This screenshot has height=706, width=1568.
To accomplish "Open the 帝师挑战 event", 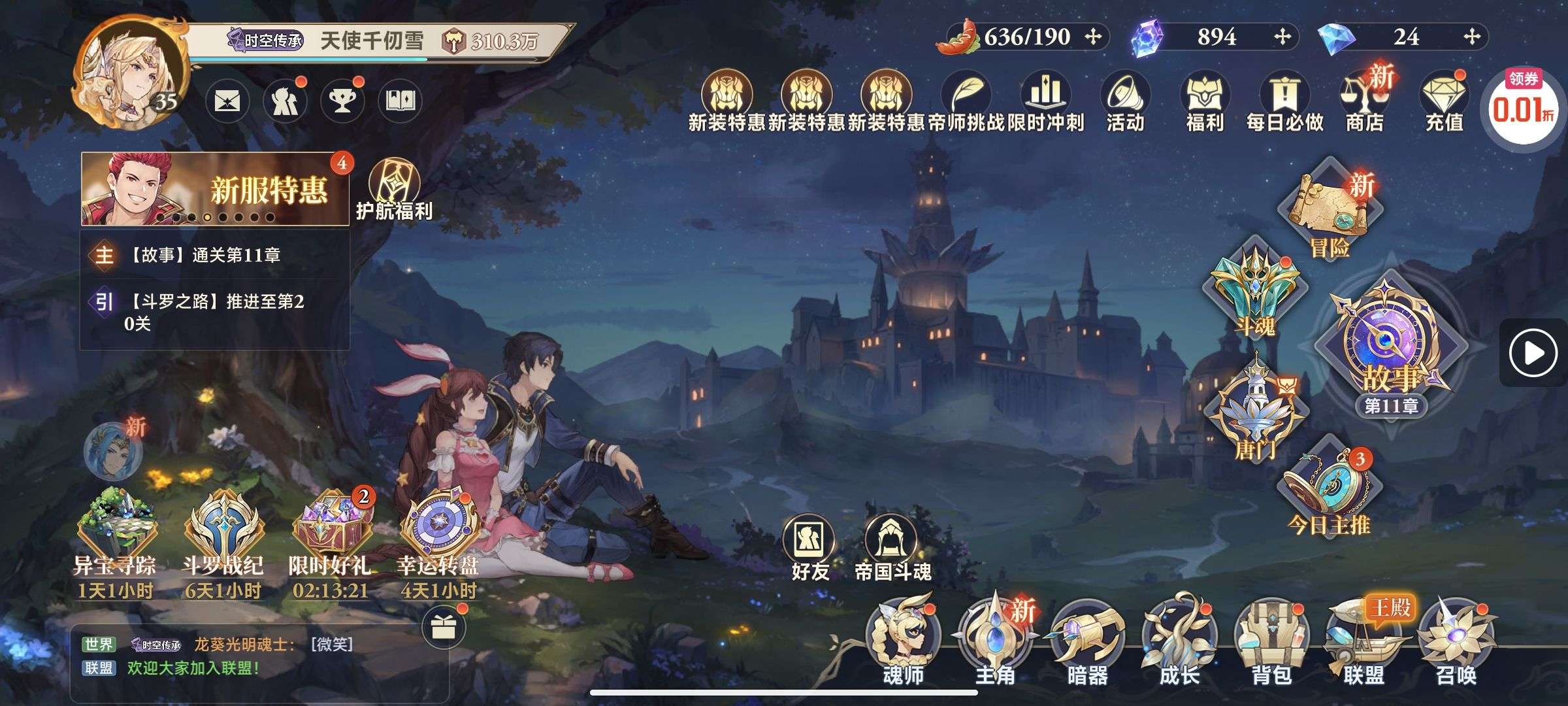I will (966, 103).
